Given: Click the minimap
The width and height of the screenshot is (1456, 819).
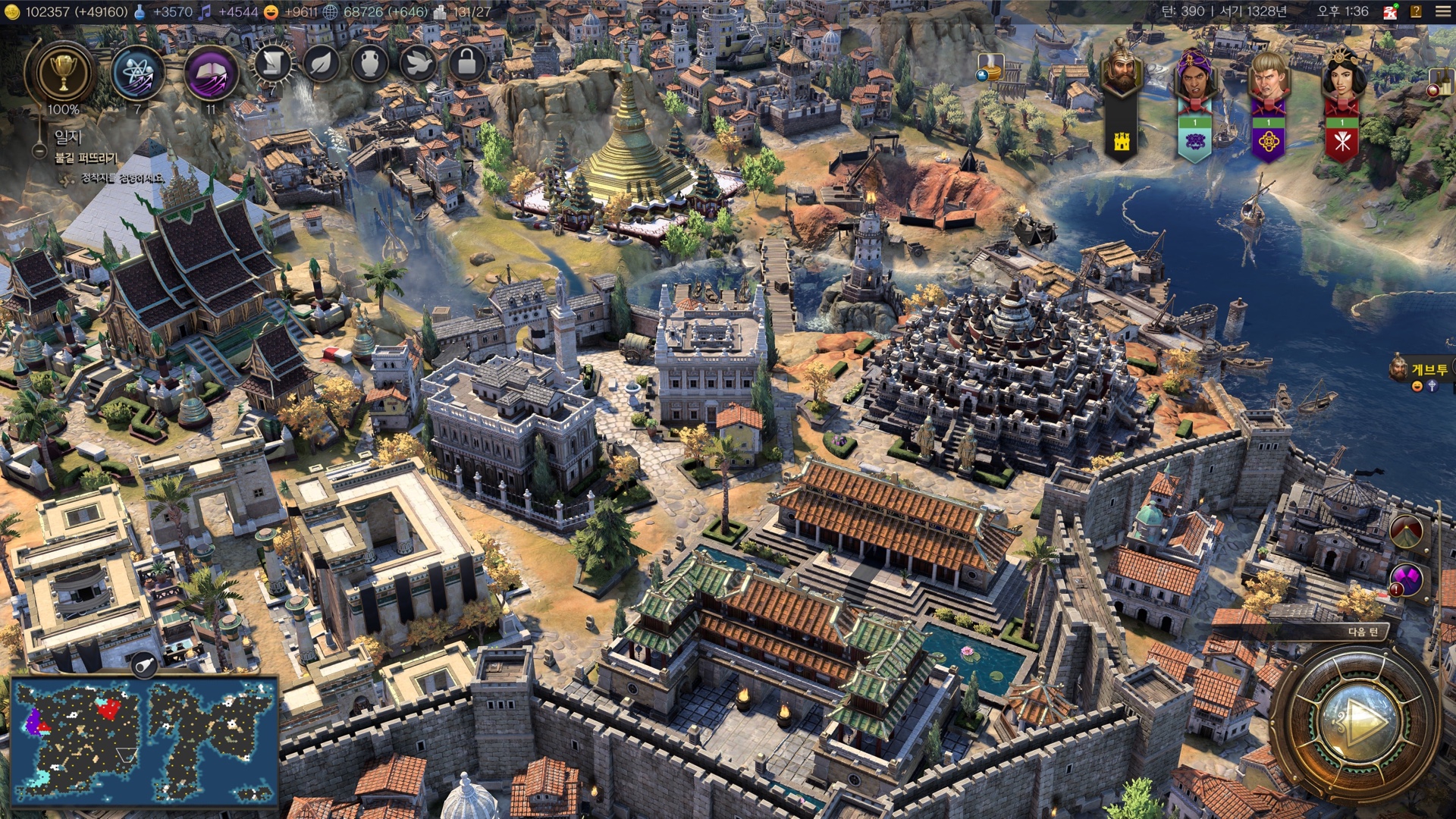Looking at the screenshot, I should (144, 741).
